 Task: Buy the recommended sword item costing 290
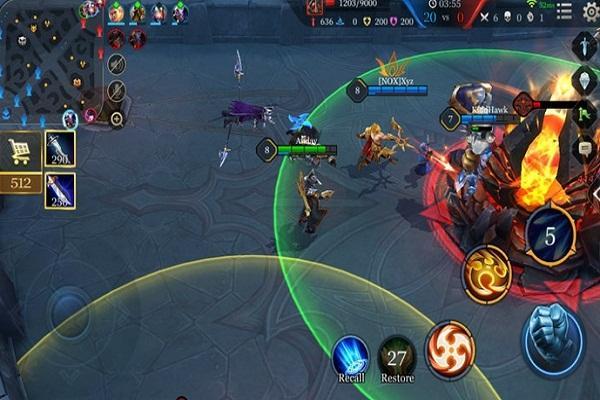[x=60, y=150]
